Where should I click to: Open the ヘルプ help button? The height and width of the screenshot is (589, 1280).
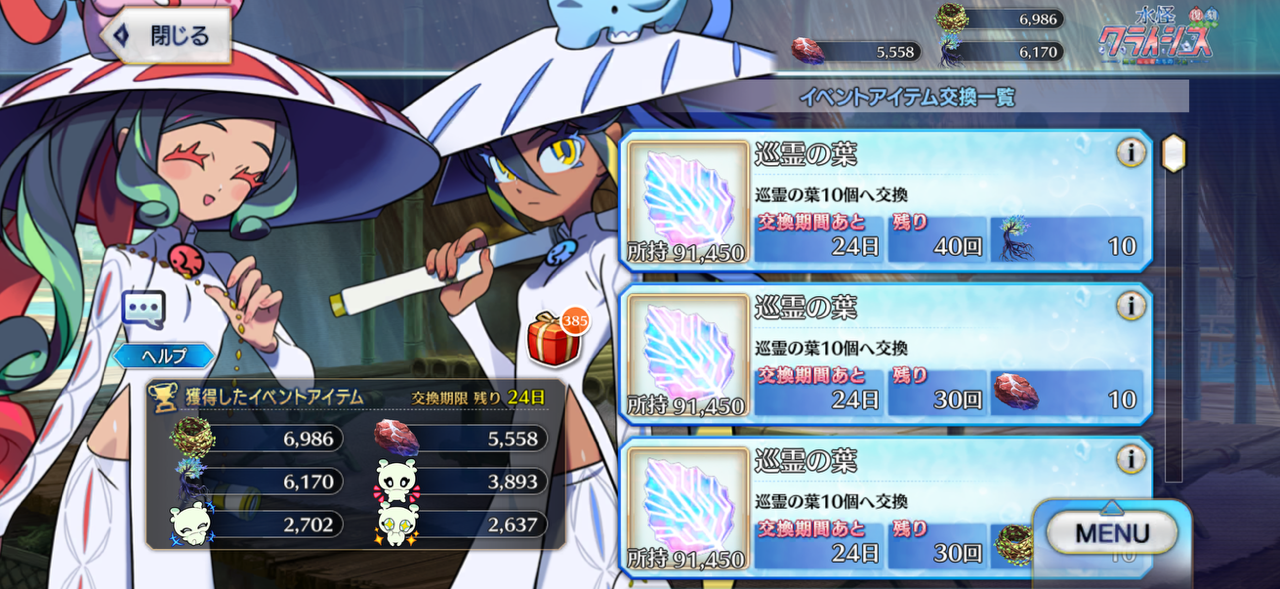pyautogui.click(x=163, y=356)
